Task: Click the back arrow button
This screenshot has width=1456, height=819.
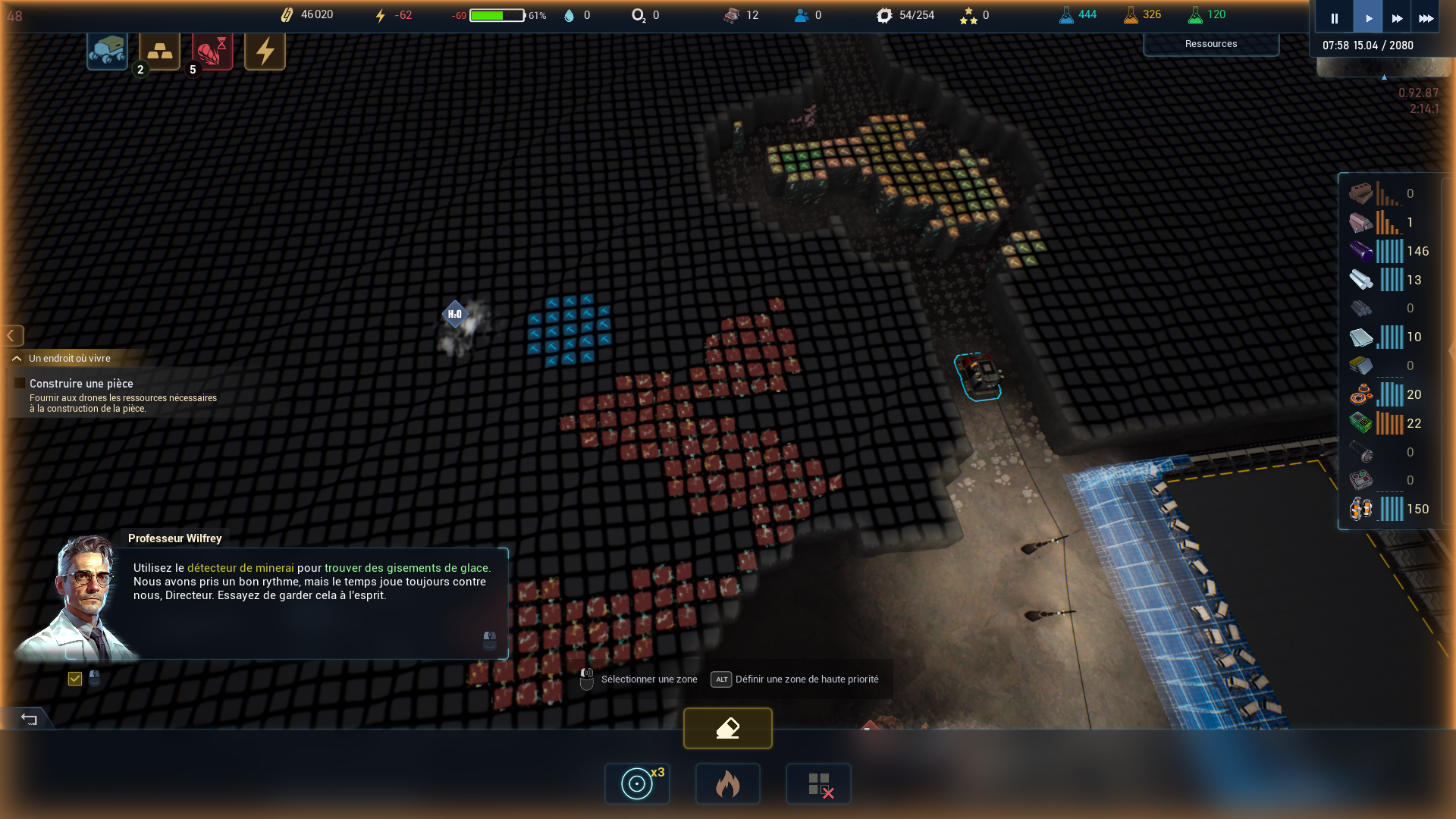Action: pos(29,718)
